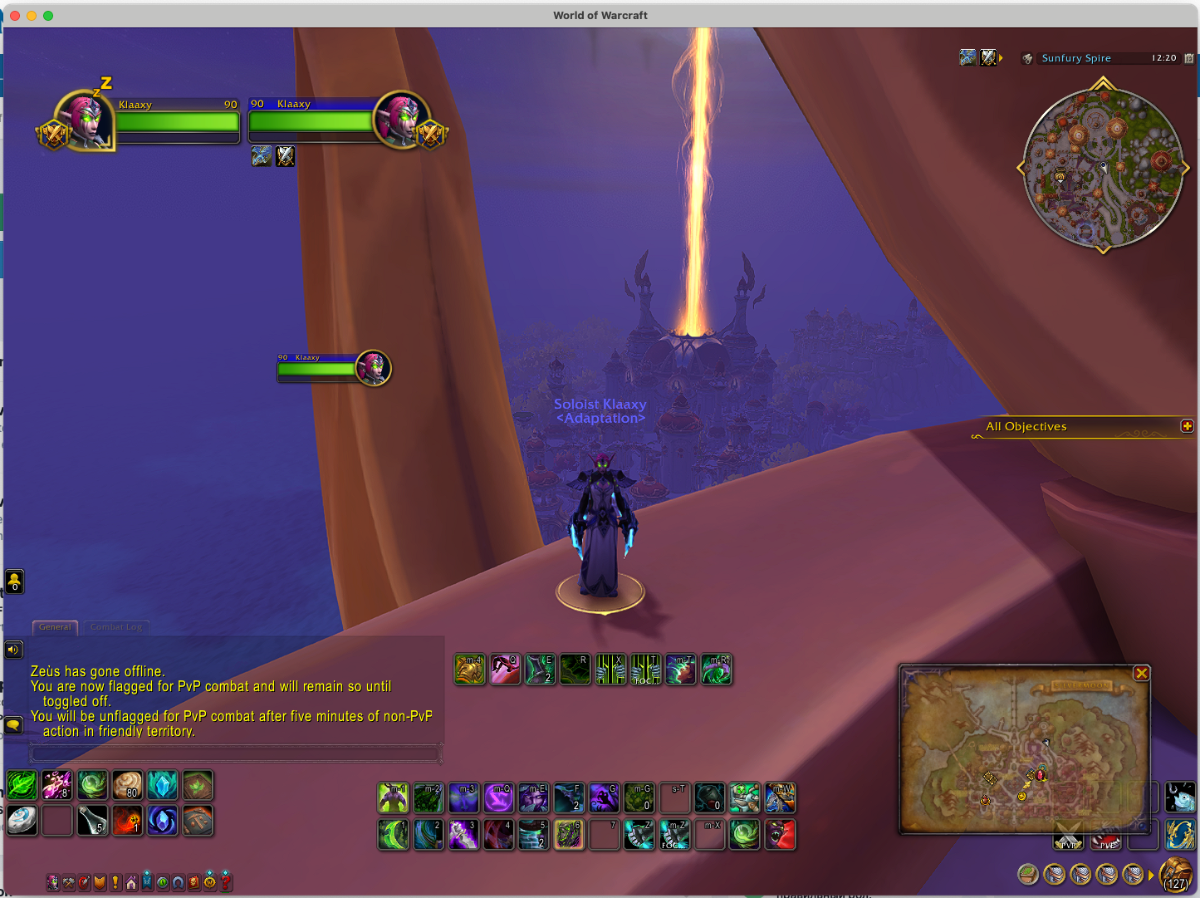
Task: Toggle chat sound with the speaker button
Action: pos(13,650)
